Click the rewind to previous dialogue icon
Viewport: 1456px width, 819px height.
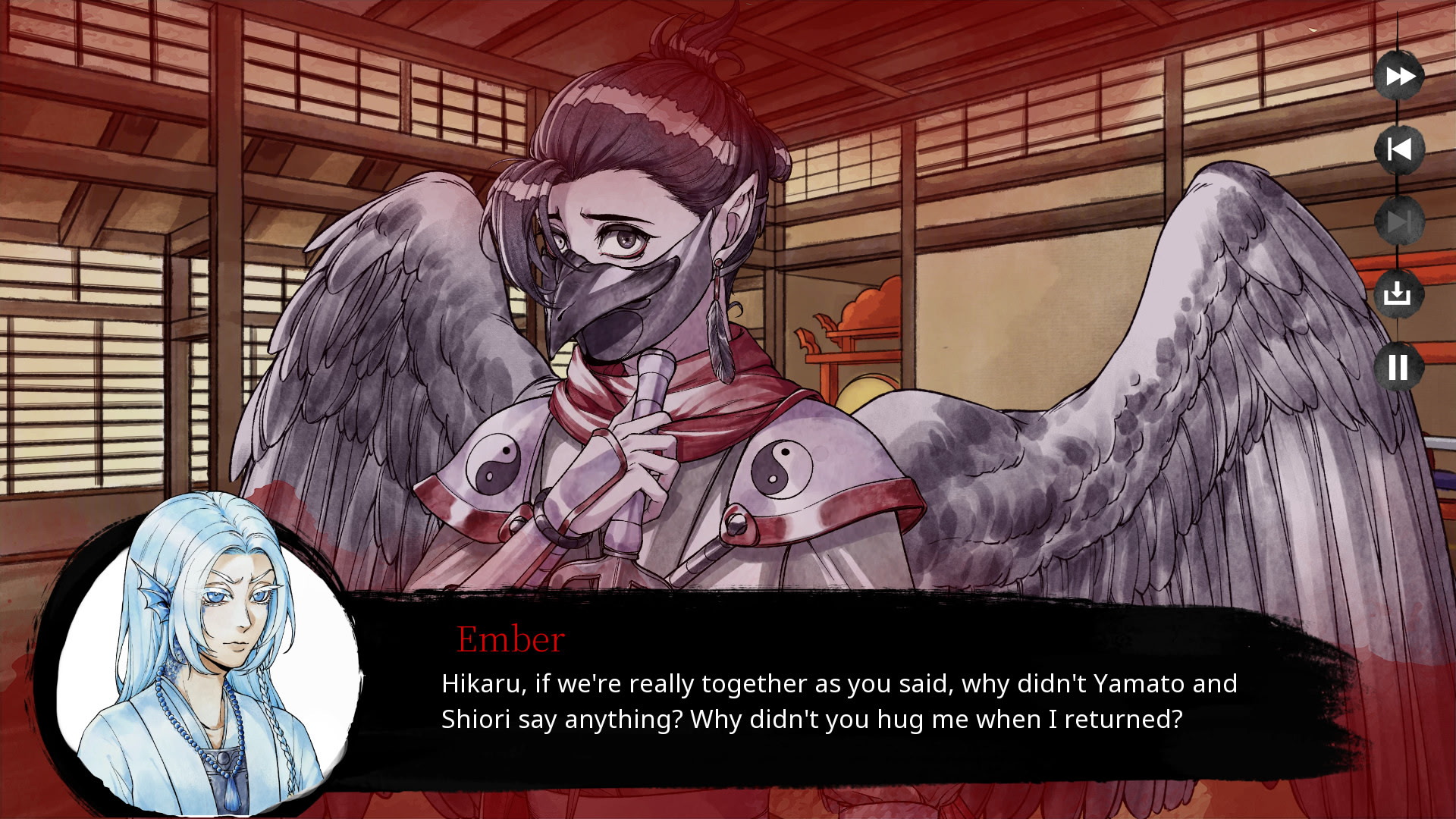1398,149
